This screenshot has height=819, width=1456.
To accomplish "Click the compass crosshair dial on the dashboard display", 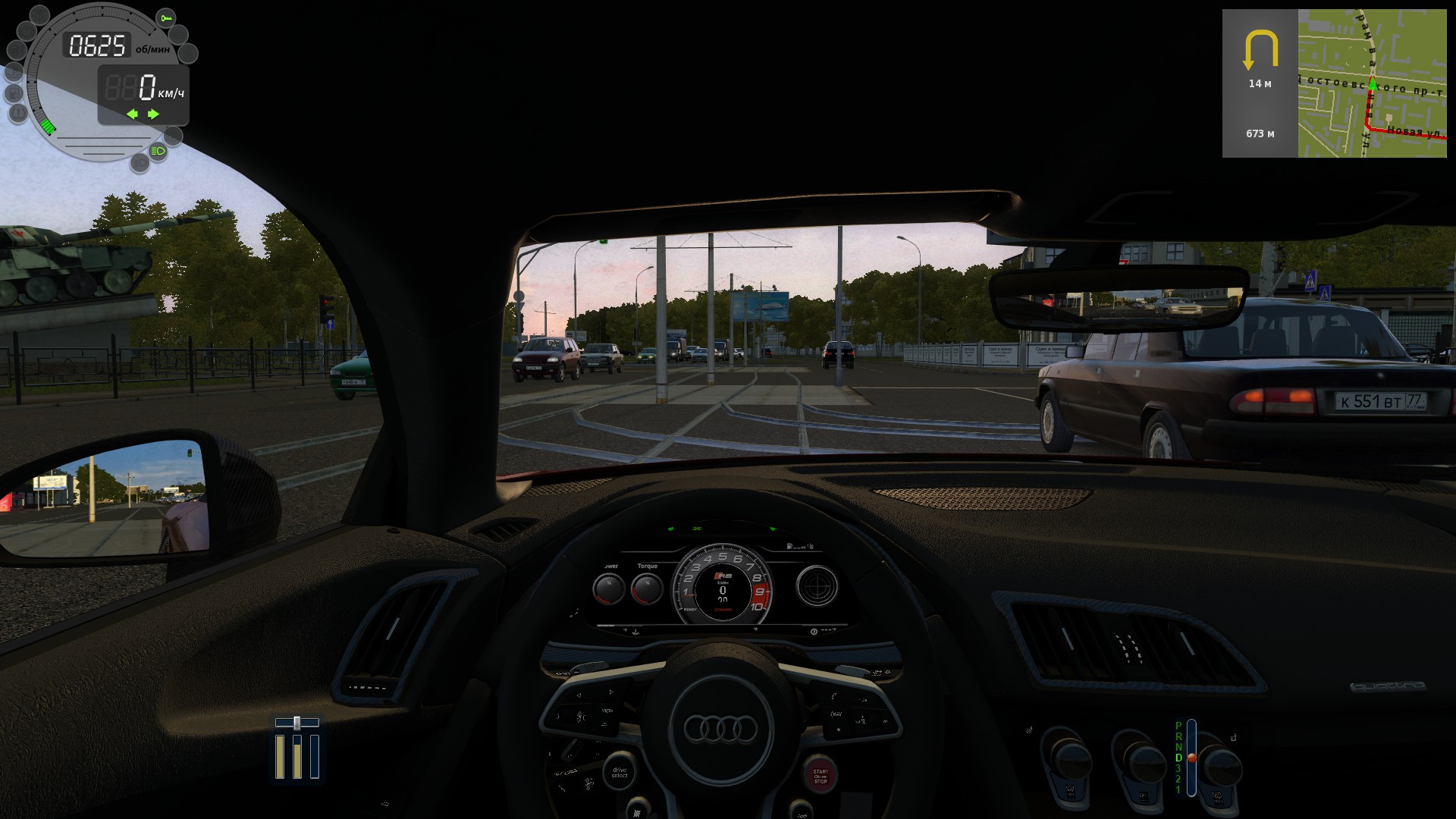I will click(817, 585).
